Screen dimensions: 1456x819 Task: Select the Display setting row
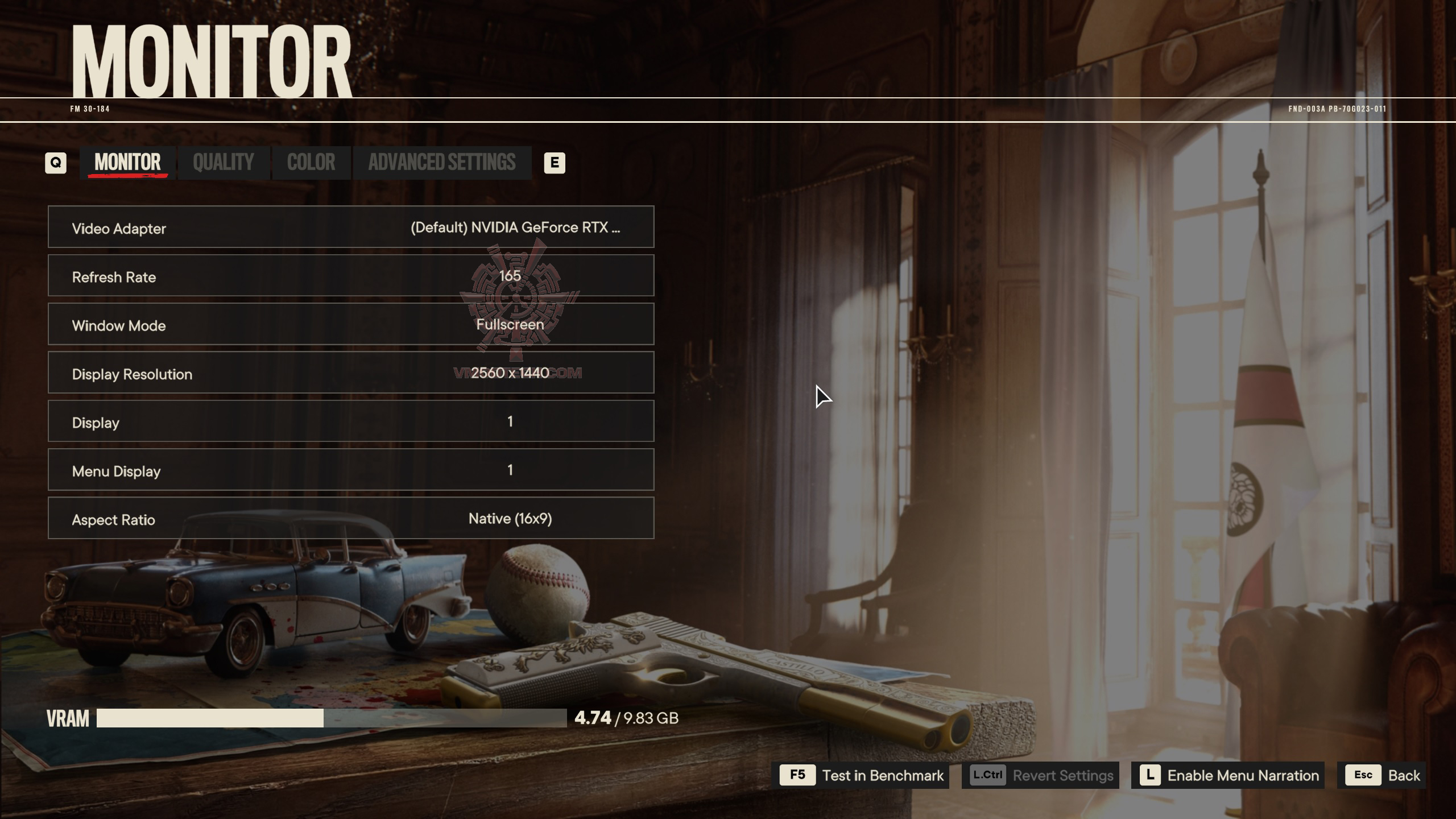click(x=351, y=421)
